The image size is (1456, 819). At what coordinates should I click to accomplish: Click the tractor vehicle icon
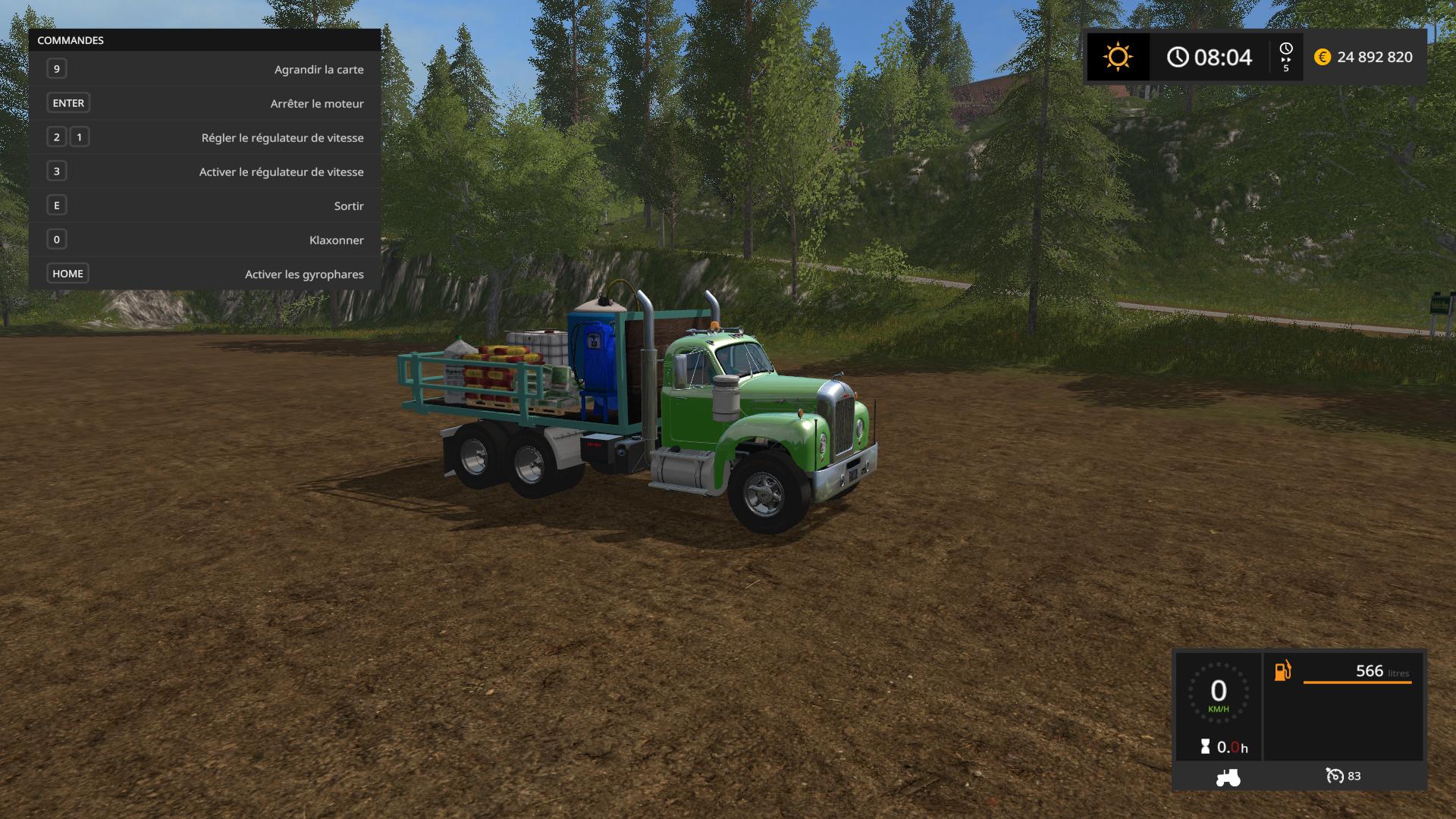click(x=1228, y=777)
